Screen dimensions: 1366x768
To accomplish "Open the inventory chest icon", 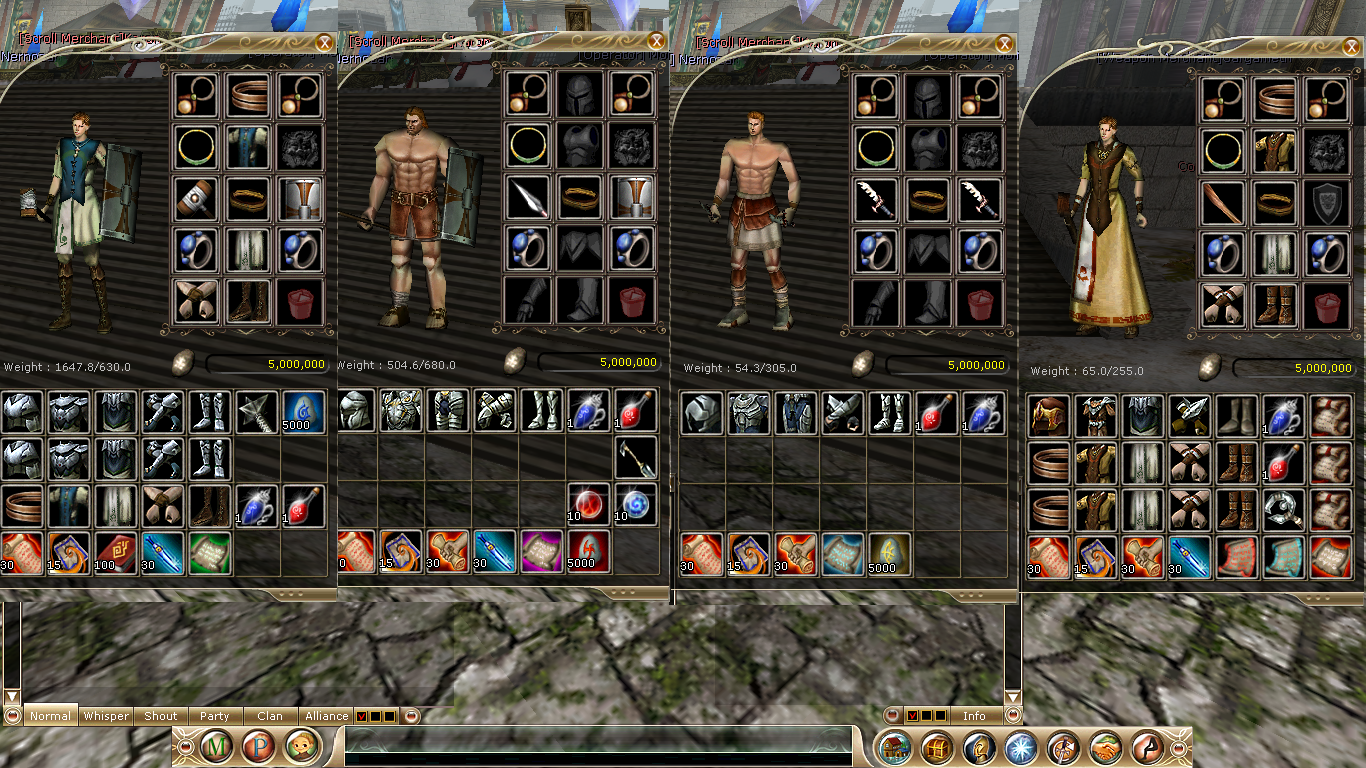I will (935, 747).
